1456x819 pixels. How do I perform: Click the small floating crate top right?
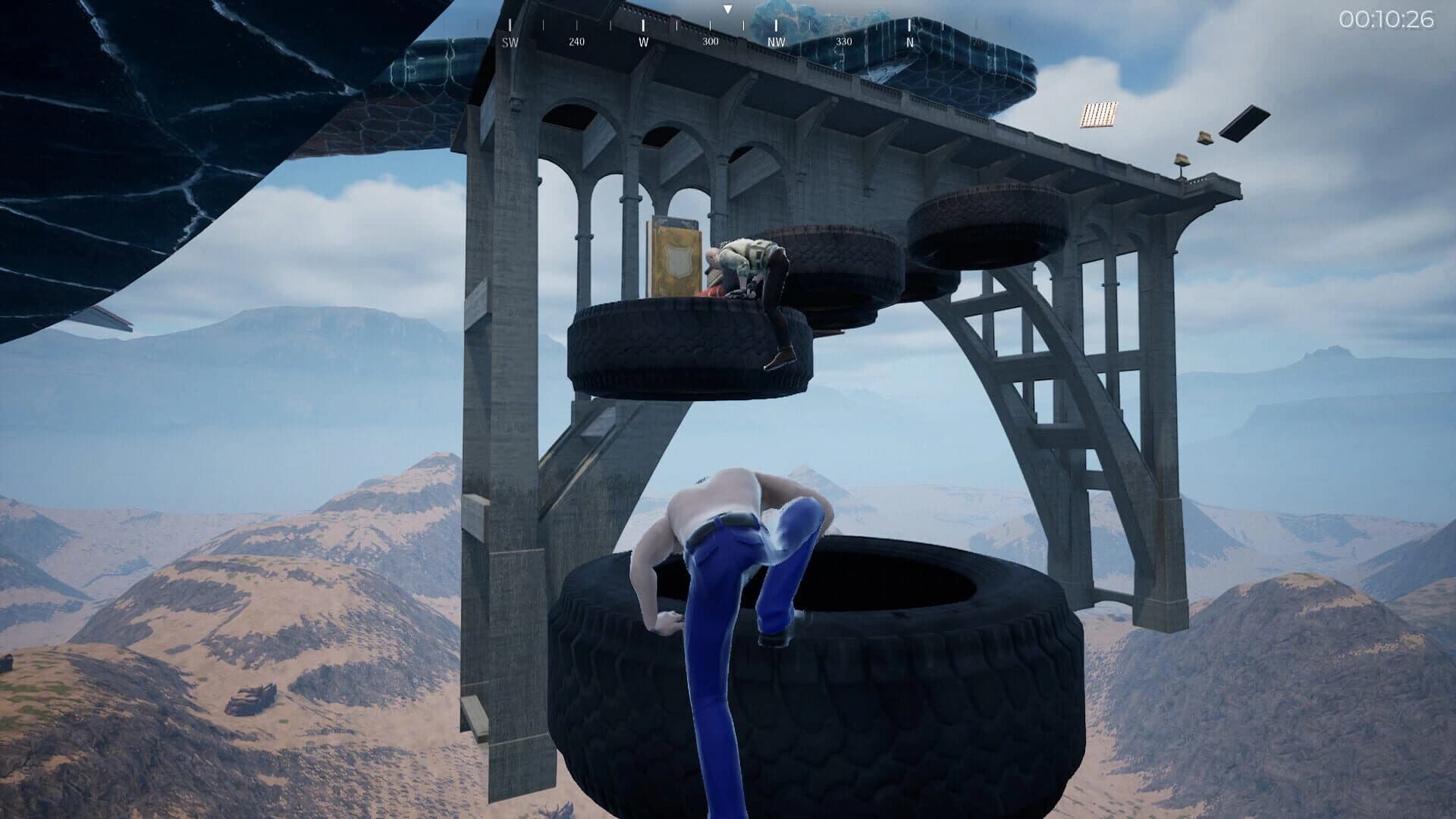point(1204,138)
